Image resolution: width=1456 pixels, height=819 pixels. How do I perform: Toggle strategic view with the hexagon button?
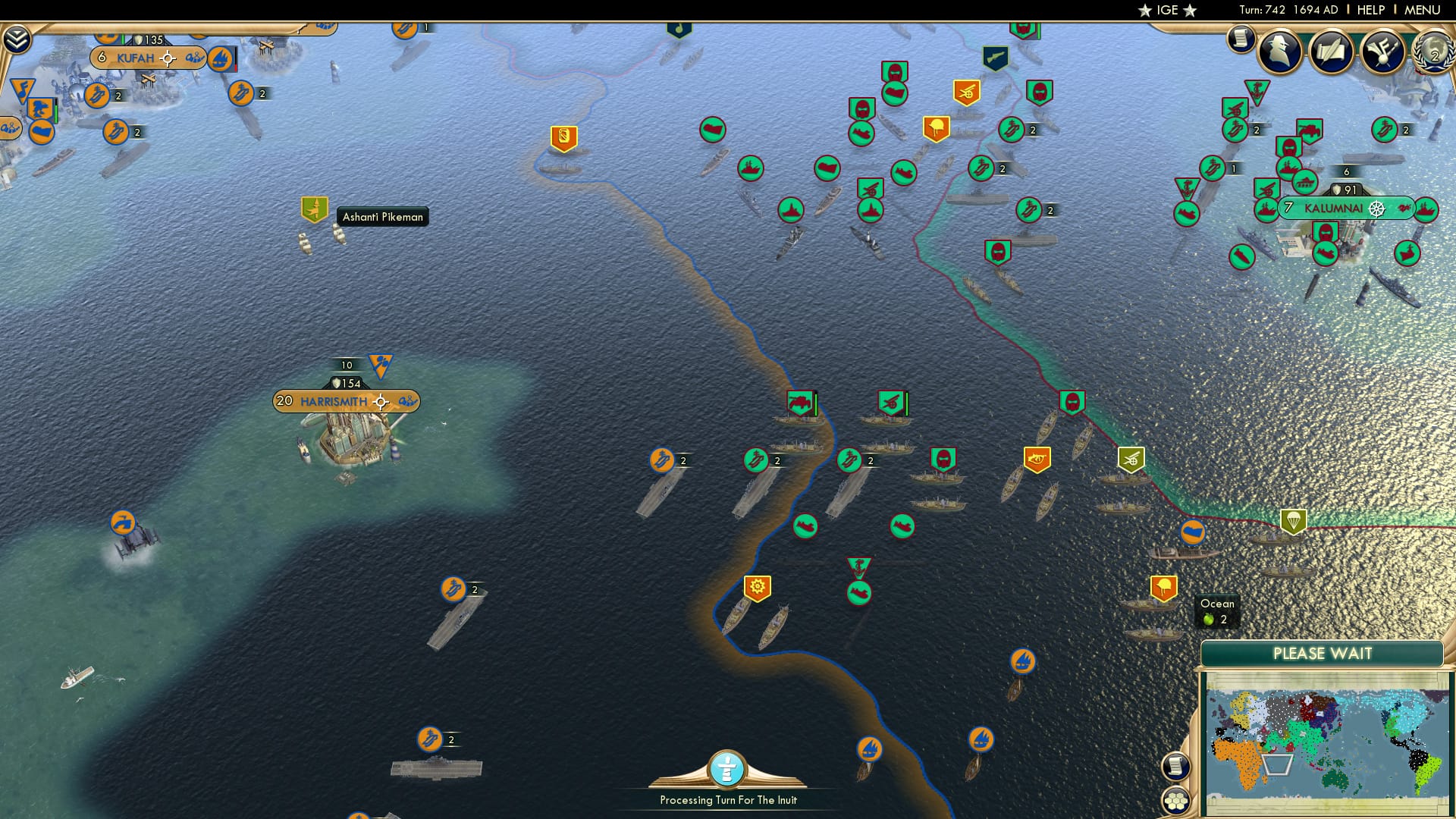click(1176, 801)
